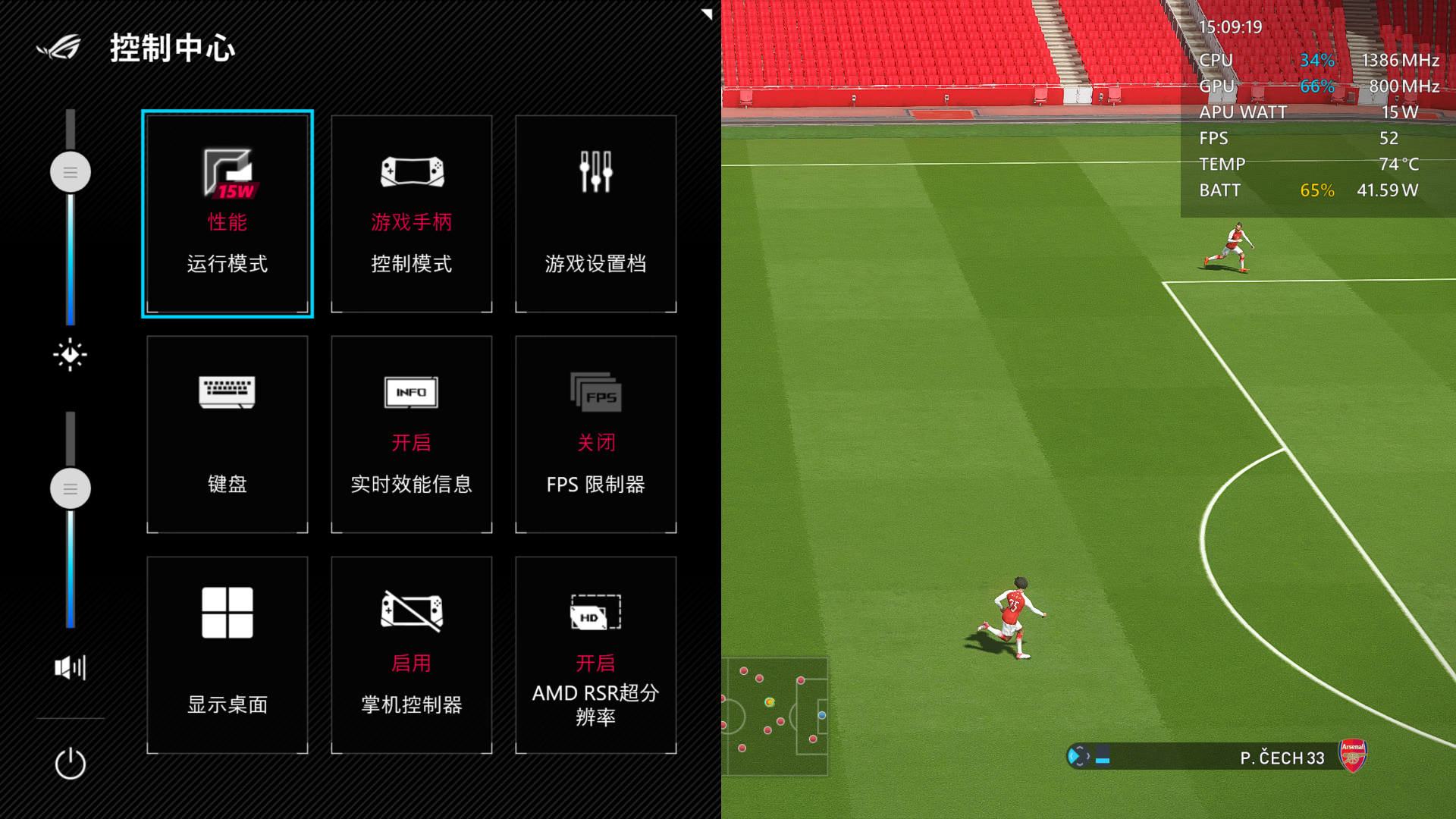Open the virtual 键盘 keyboard
This screenshot has width=1456, height=819.
click(x=227, y=434)
